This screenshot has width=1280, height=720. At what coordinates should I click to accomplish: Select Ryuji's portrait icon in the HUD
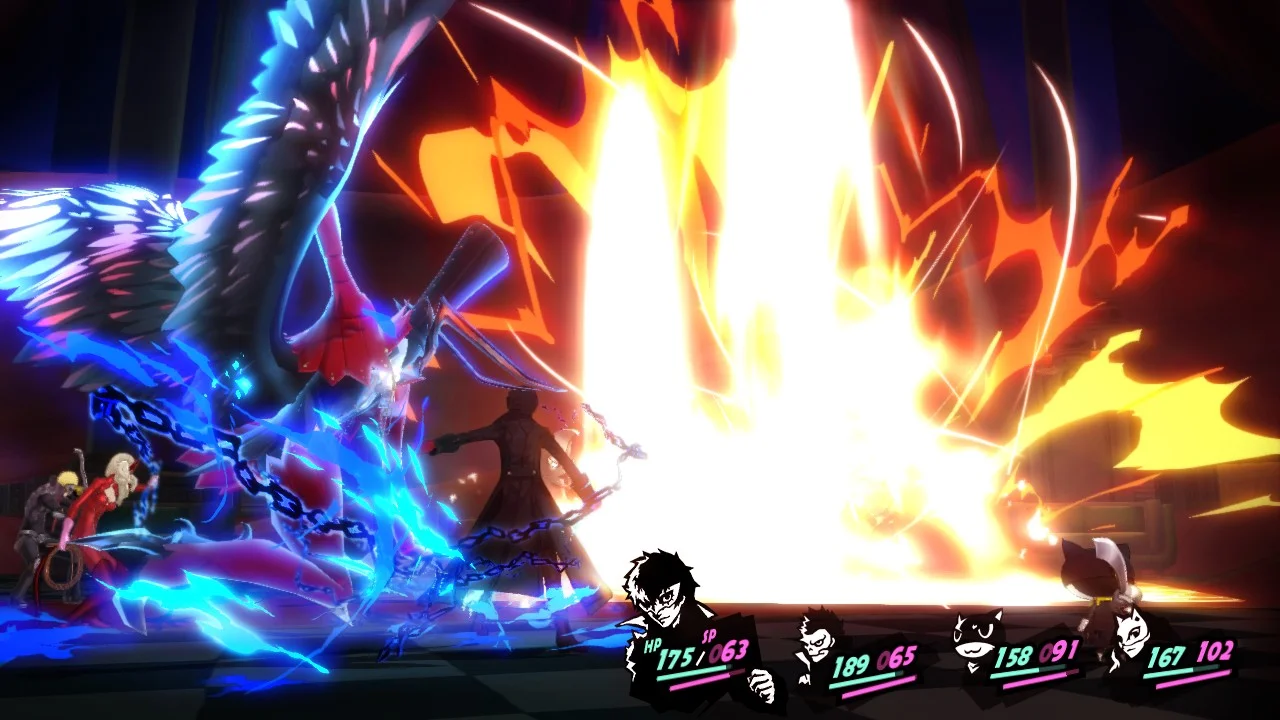(x=815, y=641)
